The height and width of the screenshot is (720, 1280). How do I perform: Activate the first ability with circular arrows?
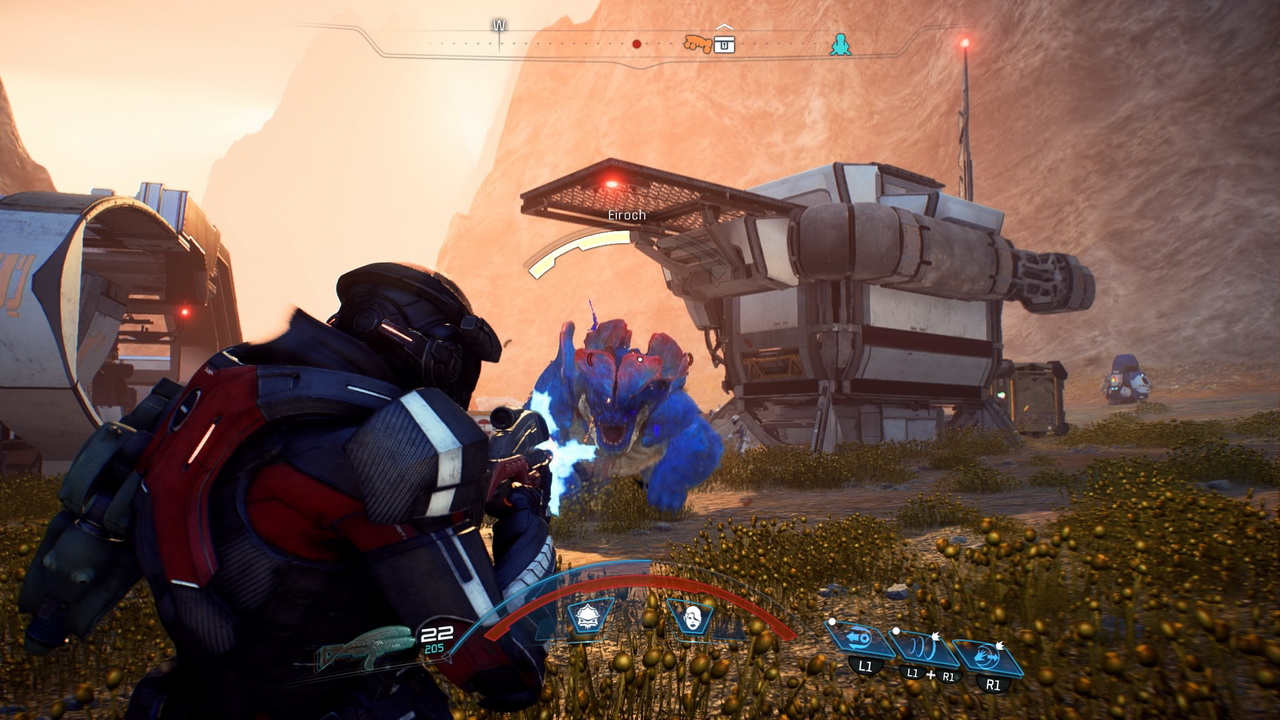point(861,639)
